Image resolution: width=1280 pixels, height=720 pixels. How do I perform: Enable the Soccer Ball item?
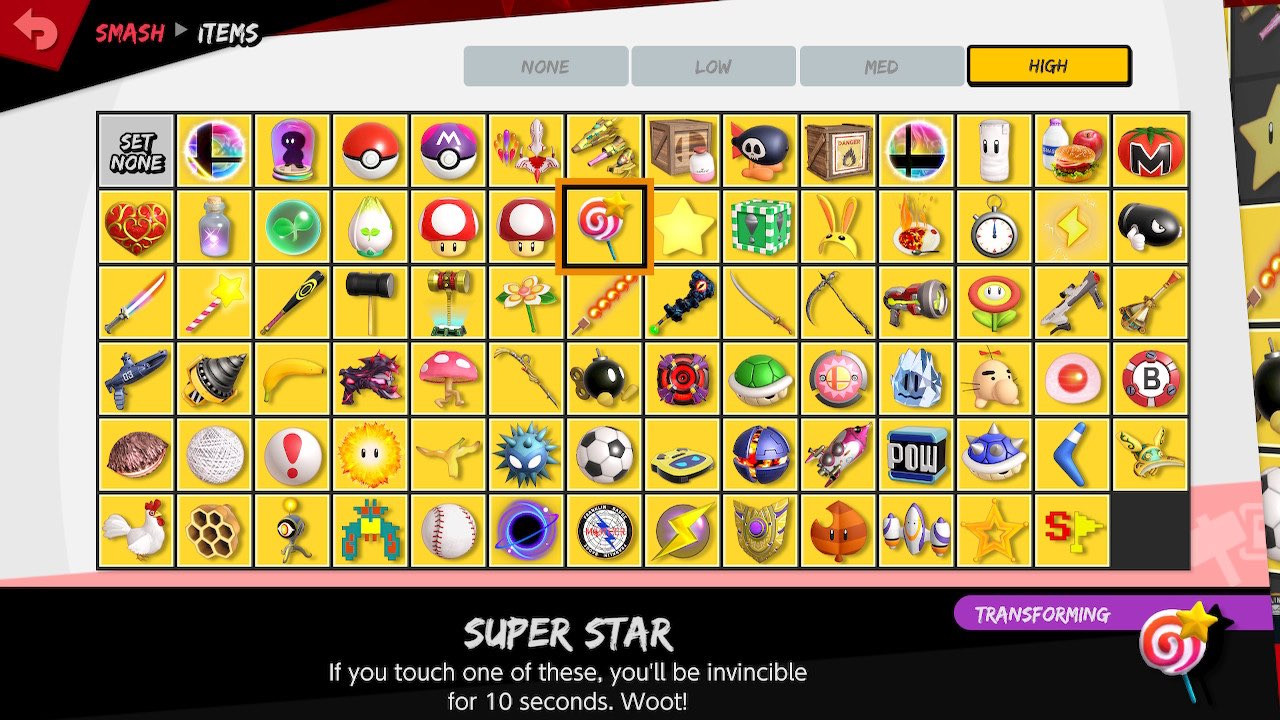(603, 456)
